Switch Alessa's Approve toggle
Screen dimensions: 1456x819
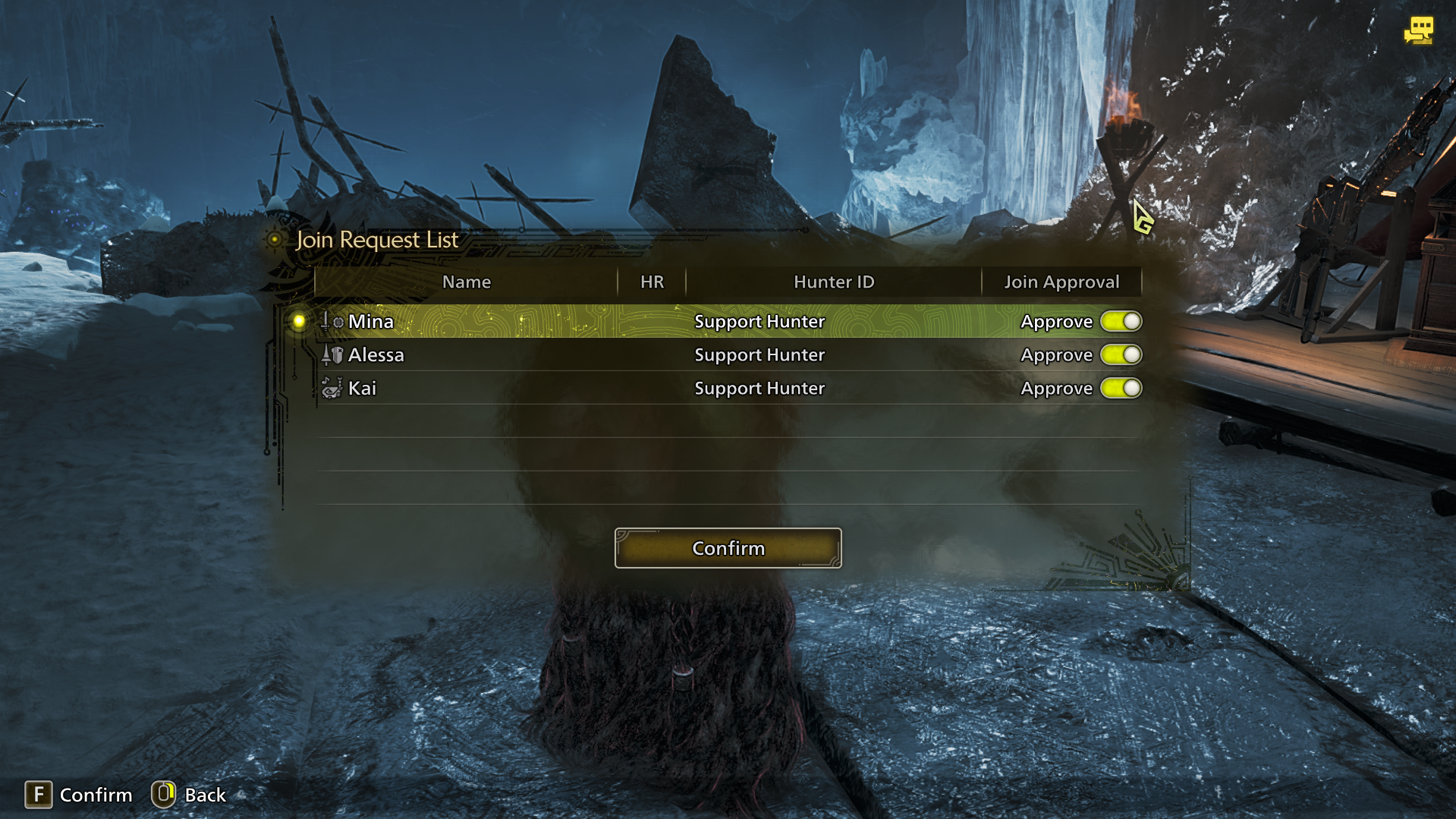(x=1121, y=355)
